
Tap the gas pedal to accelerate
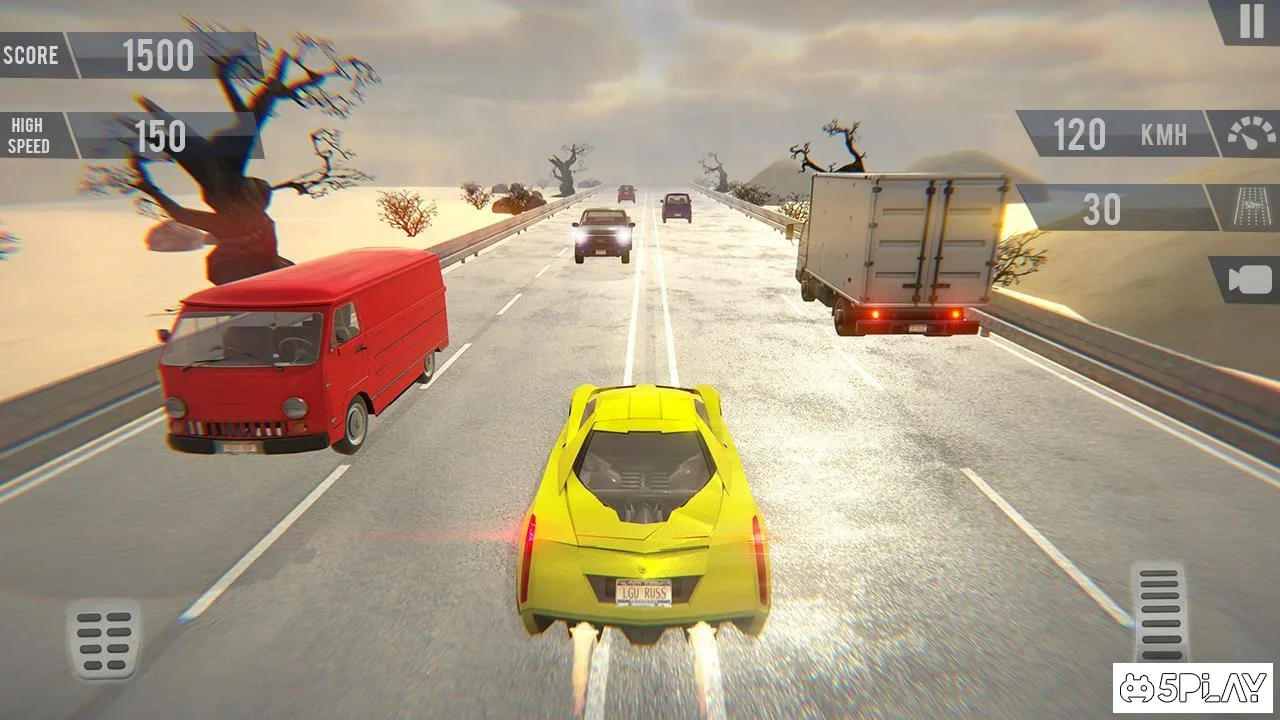point(1159,612)
